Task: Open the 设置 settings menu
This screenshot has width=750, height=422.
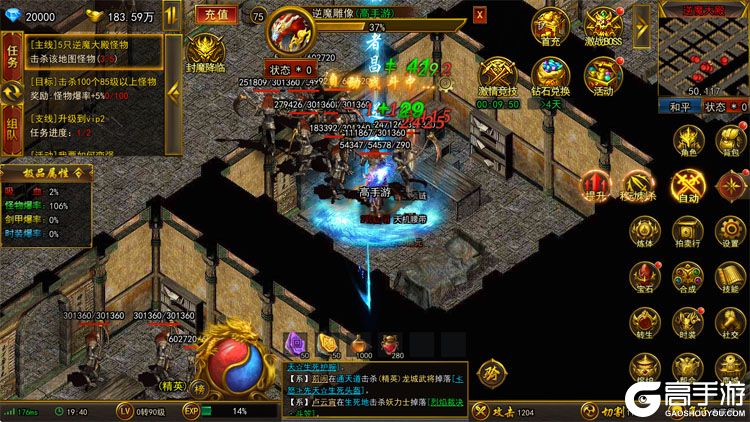Action: tap(731, 232)
